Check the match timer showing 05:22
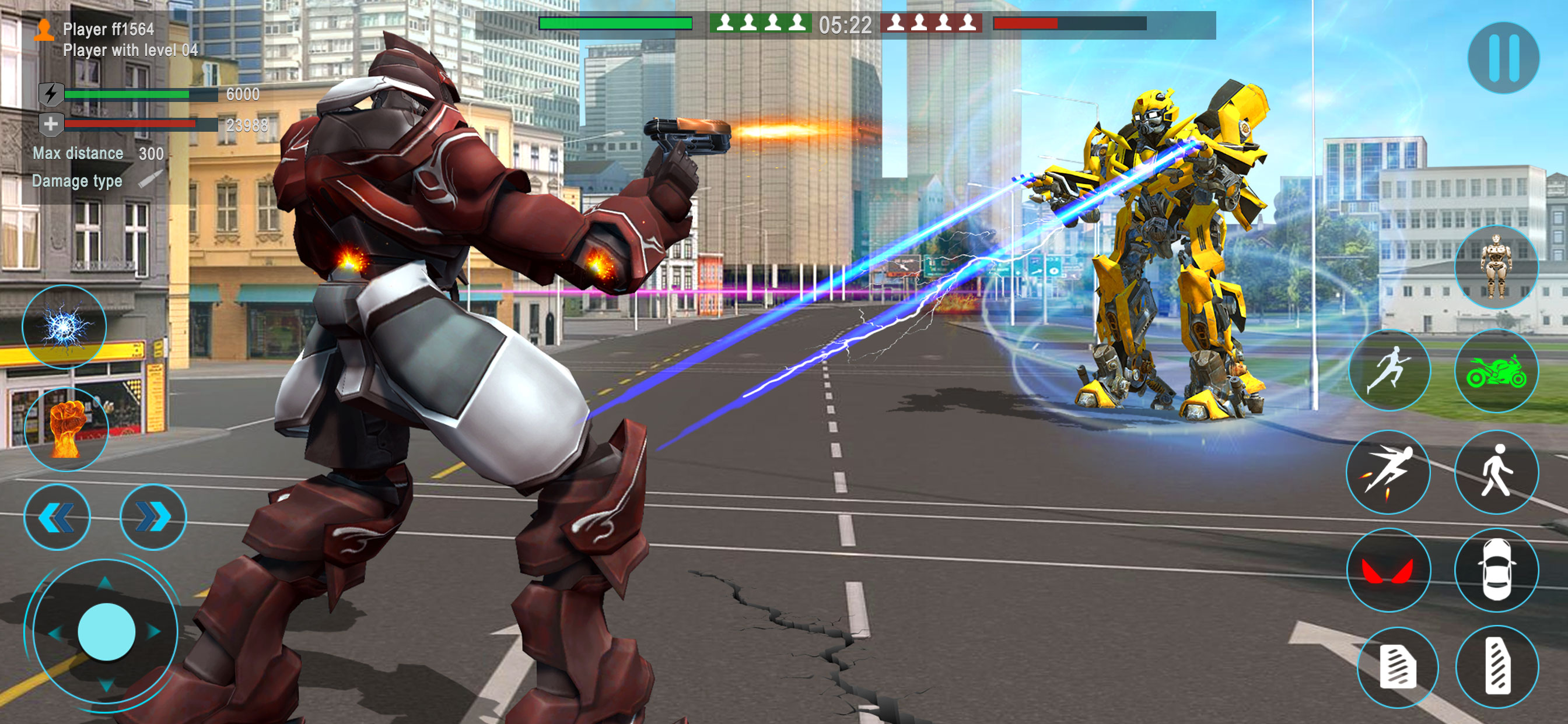The image size is (1568, 724). pyautogui.click(x=845, y=24)
